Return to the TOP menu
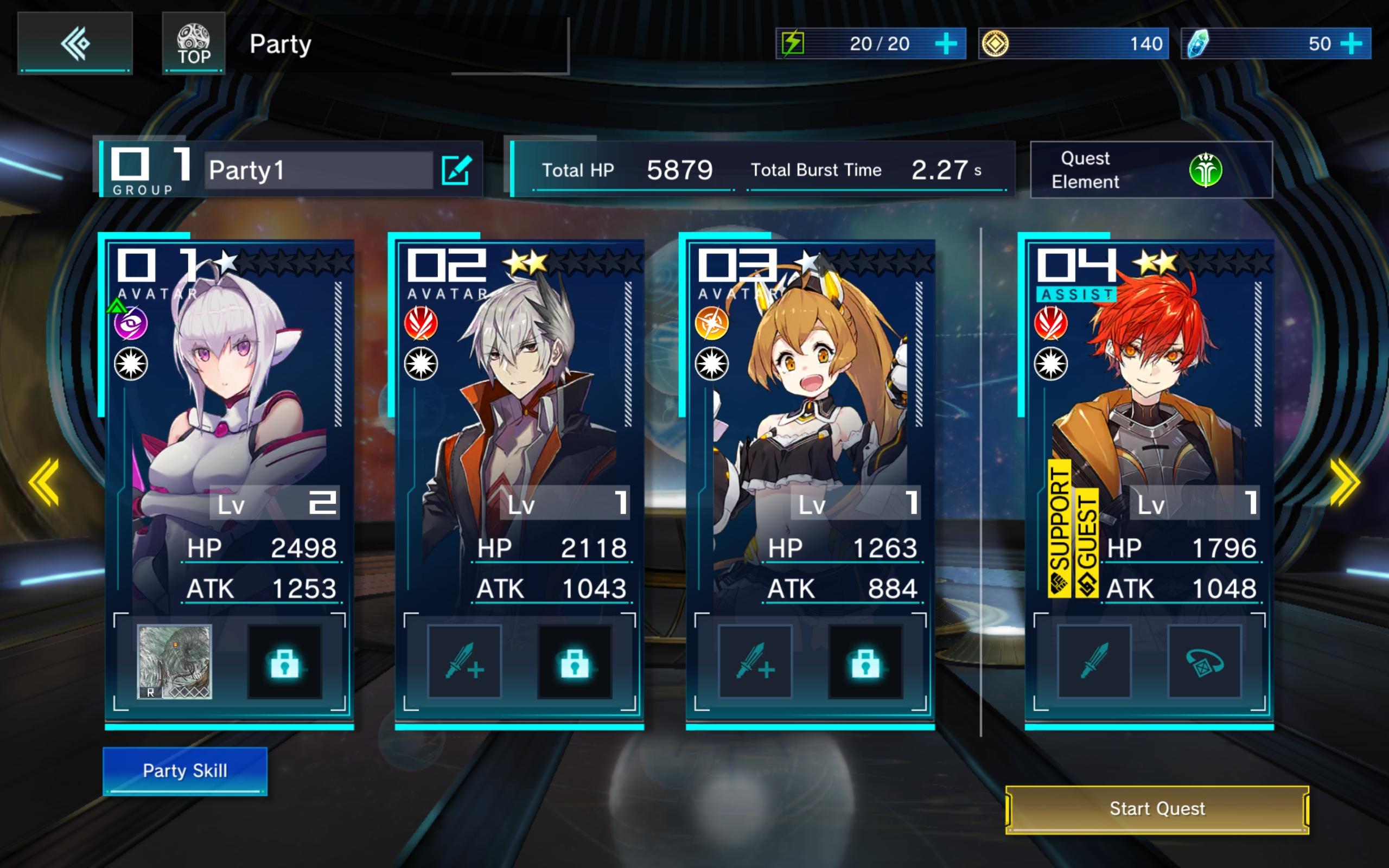Image resolution: width=1389 pixels, height=868 pixels. coord(193,43)
